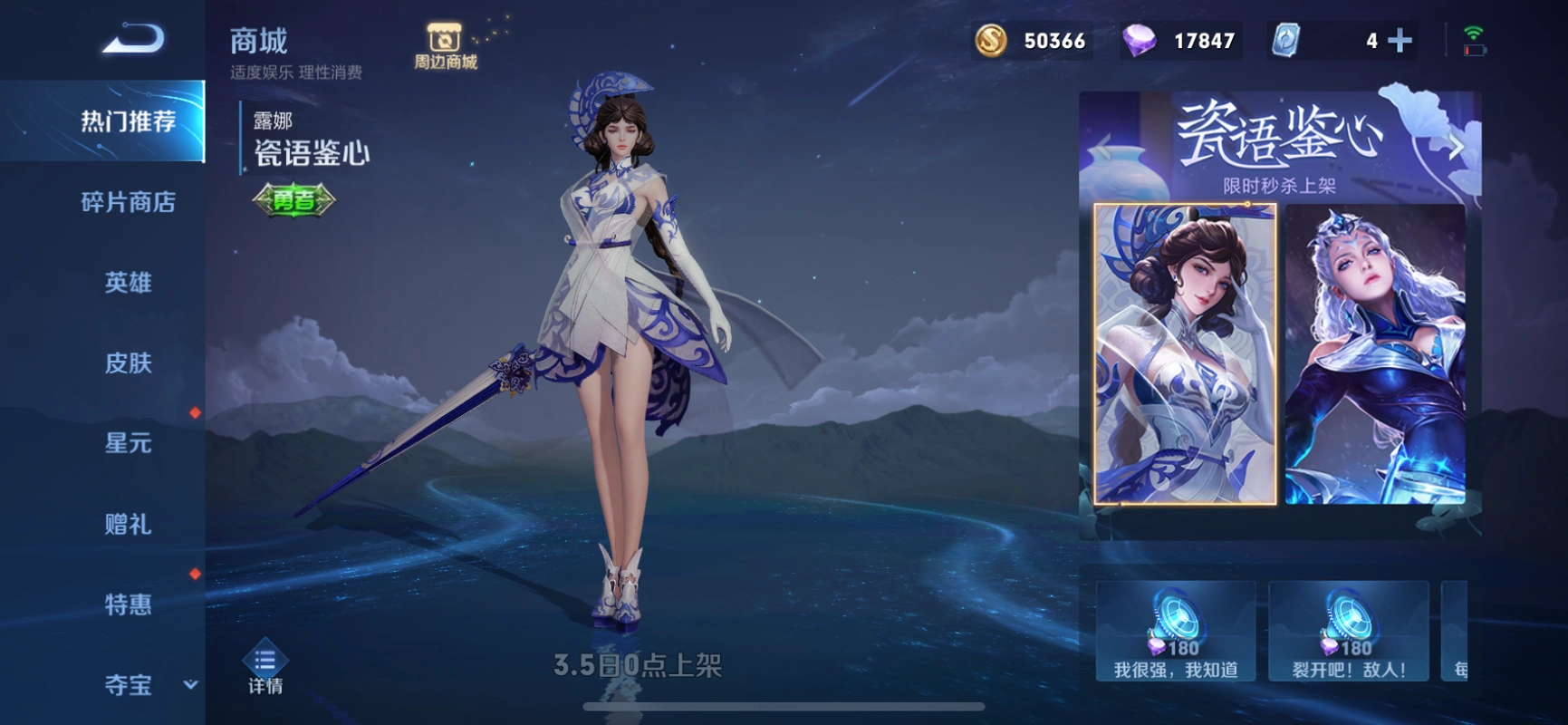This screenshot has height=725, width=1568.
Task: Click the blue point coupon card icon
Action: pyautogui.click(x=1286, y=40)
